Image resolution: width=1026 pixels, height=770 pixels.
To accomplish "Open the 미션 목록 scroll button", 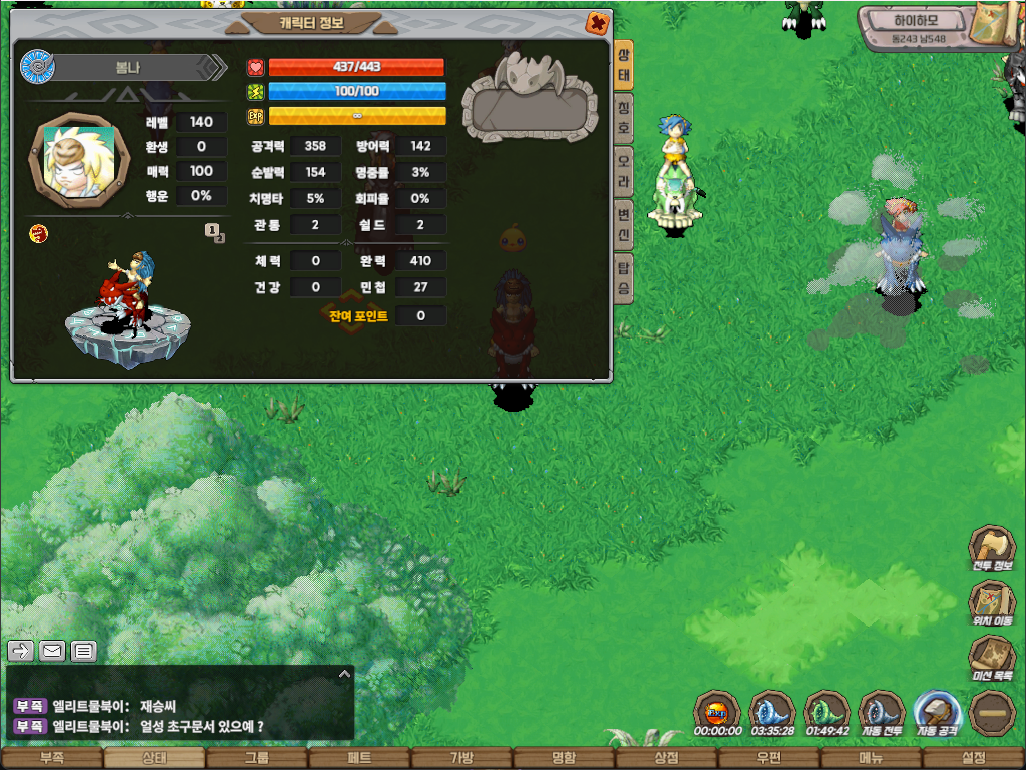I will tap(992, 658).
